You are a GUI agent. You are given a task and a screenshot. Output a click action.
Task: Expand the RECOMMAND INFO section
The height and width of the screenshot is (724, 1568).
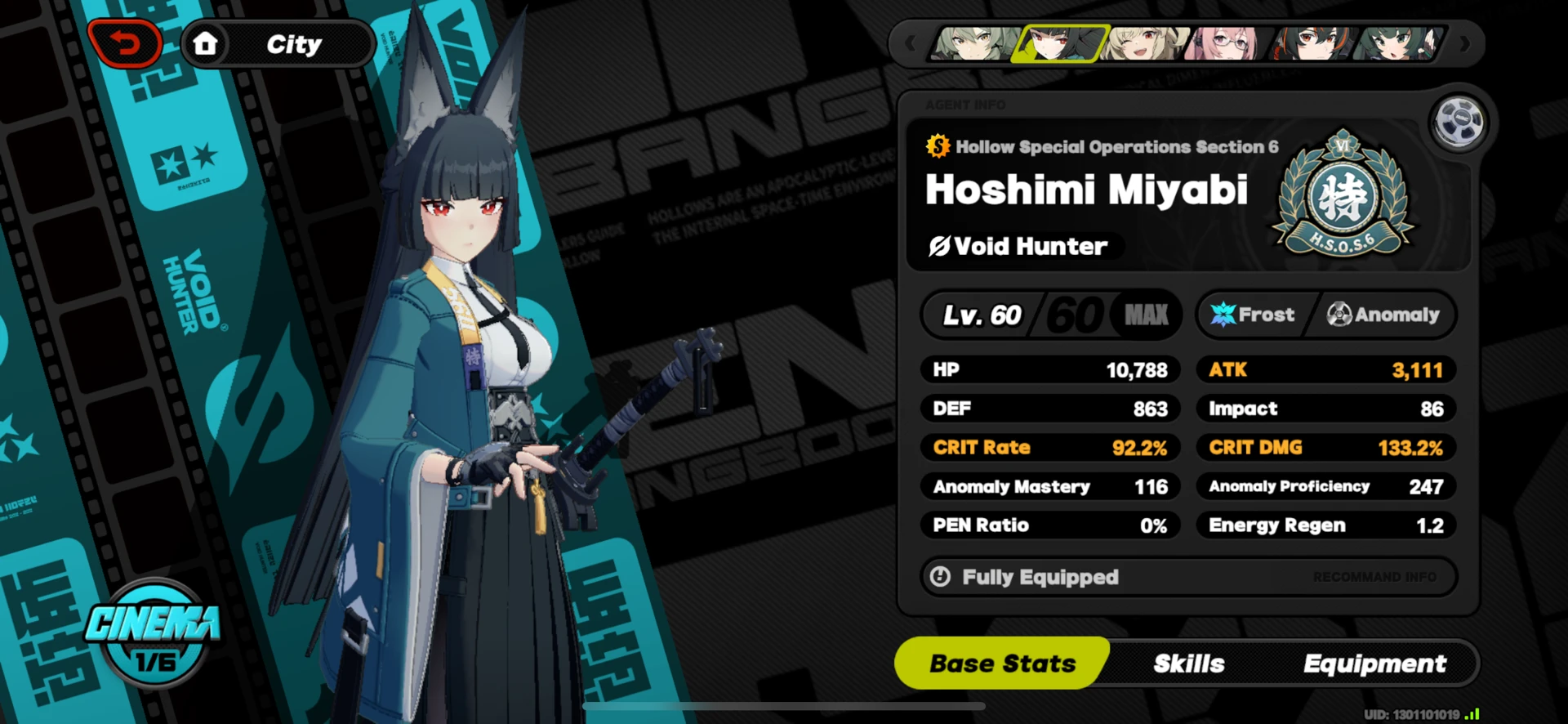(x=1376, y=577)
